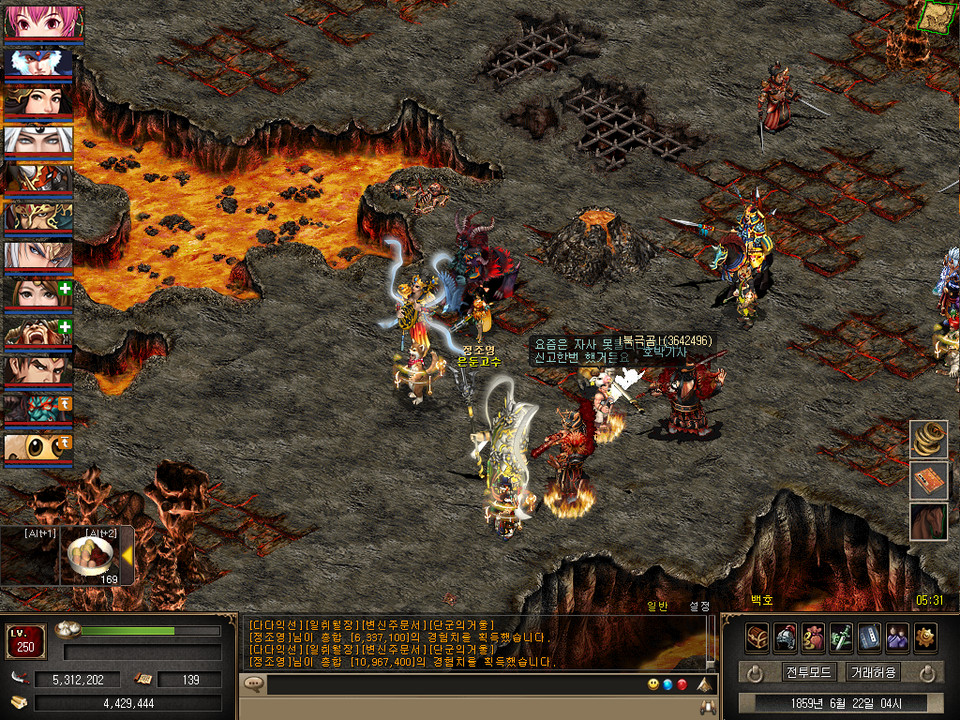Toggle the 거래허용 trade allow button

click(x=873, y=672)
